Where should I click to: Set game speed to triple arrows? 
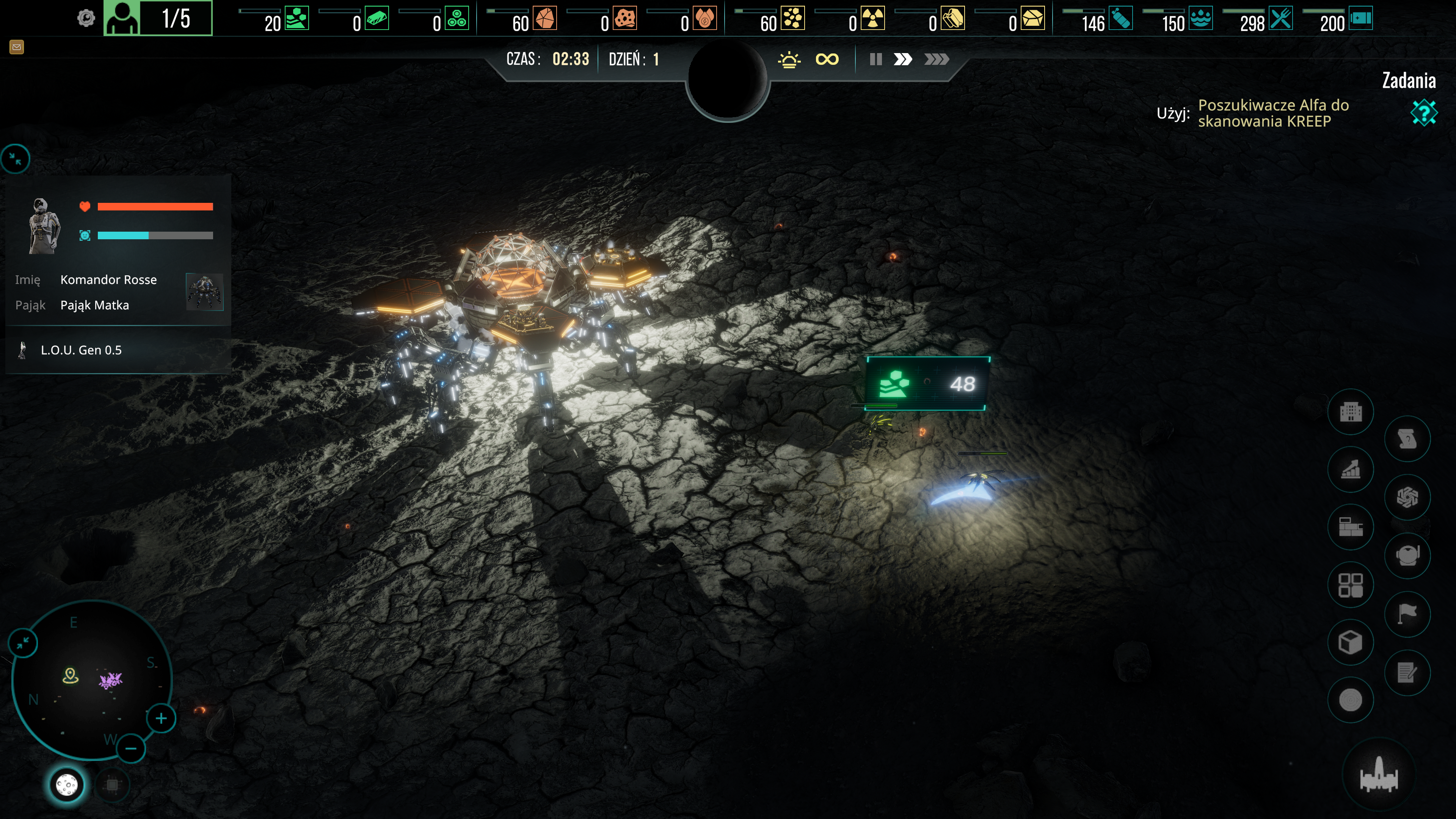936,60
